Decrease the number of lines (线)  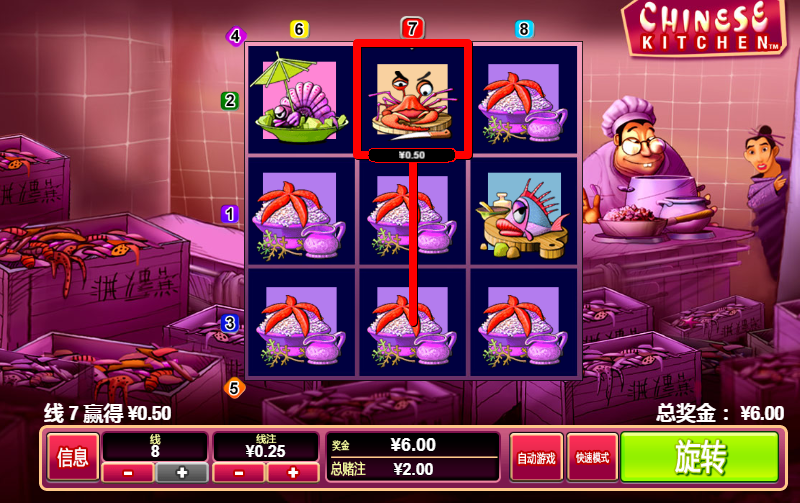click(129, 472)
